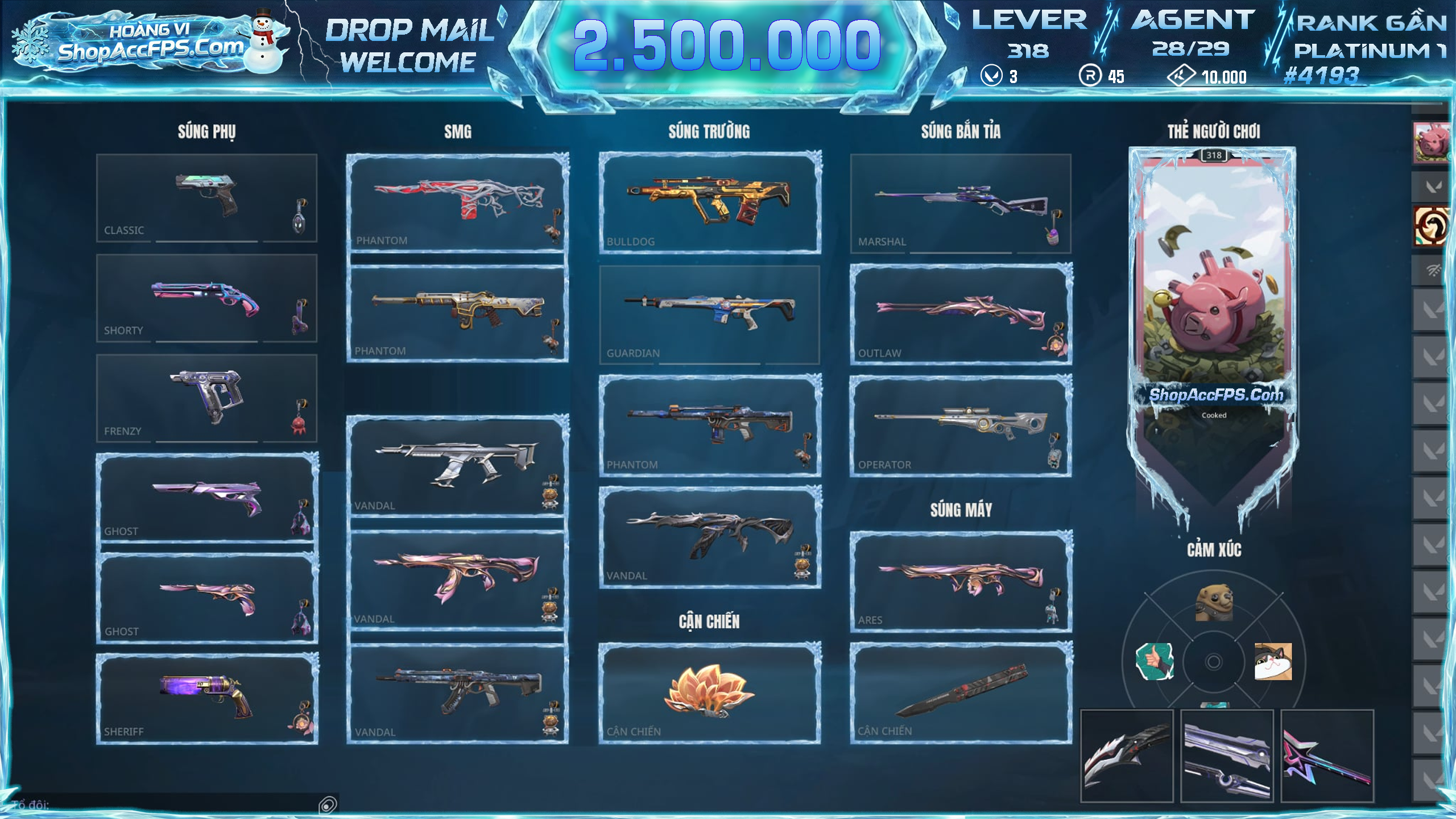Select the bear spray on the wheel
This screenshot has height=819, width=1456.
pyautogui.click(x=1214, y=603)
